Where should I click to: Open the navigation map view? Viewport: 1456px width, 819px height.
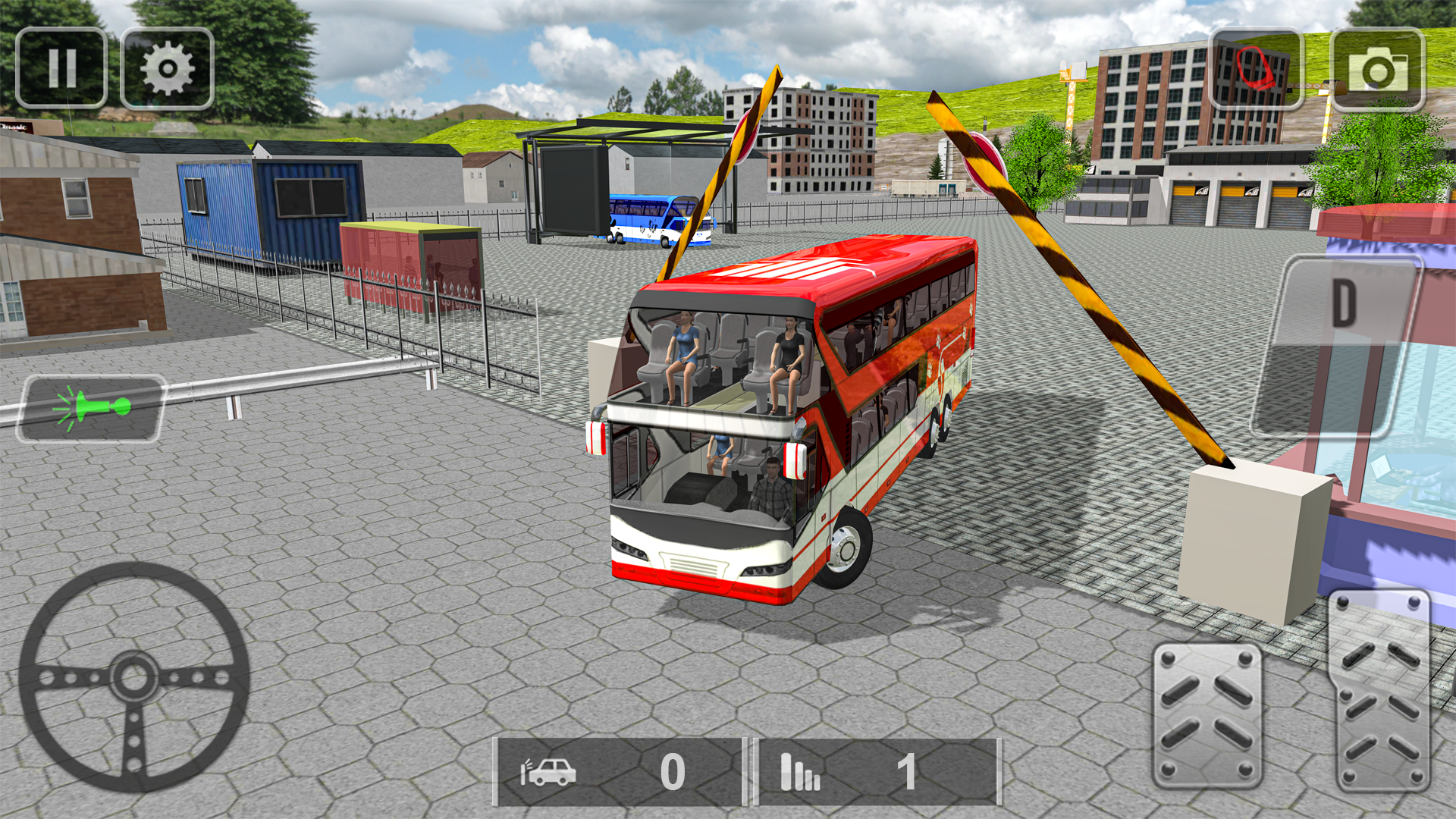pos(1255,67)
